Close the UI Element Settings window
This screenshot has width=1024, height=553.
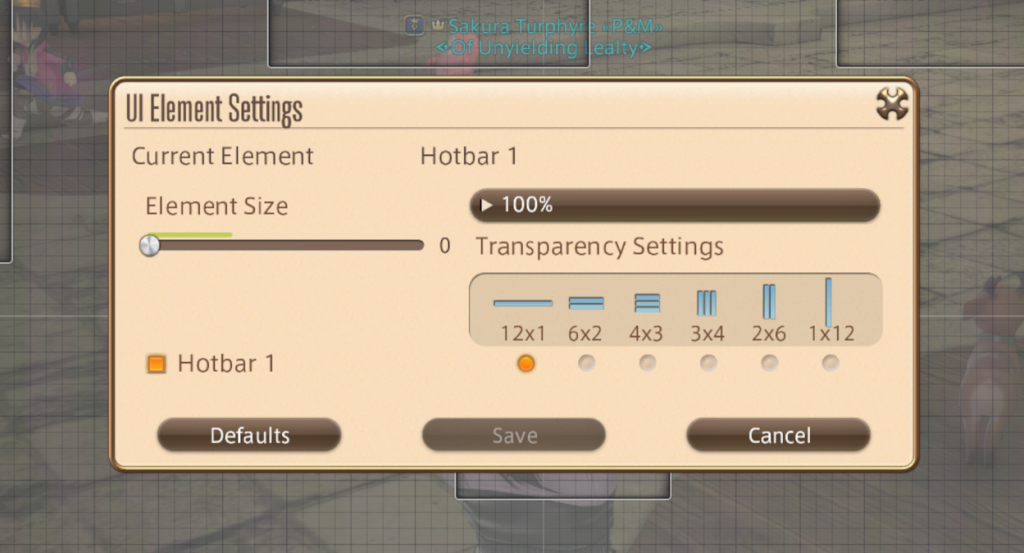(891, 103)
